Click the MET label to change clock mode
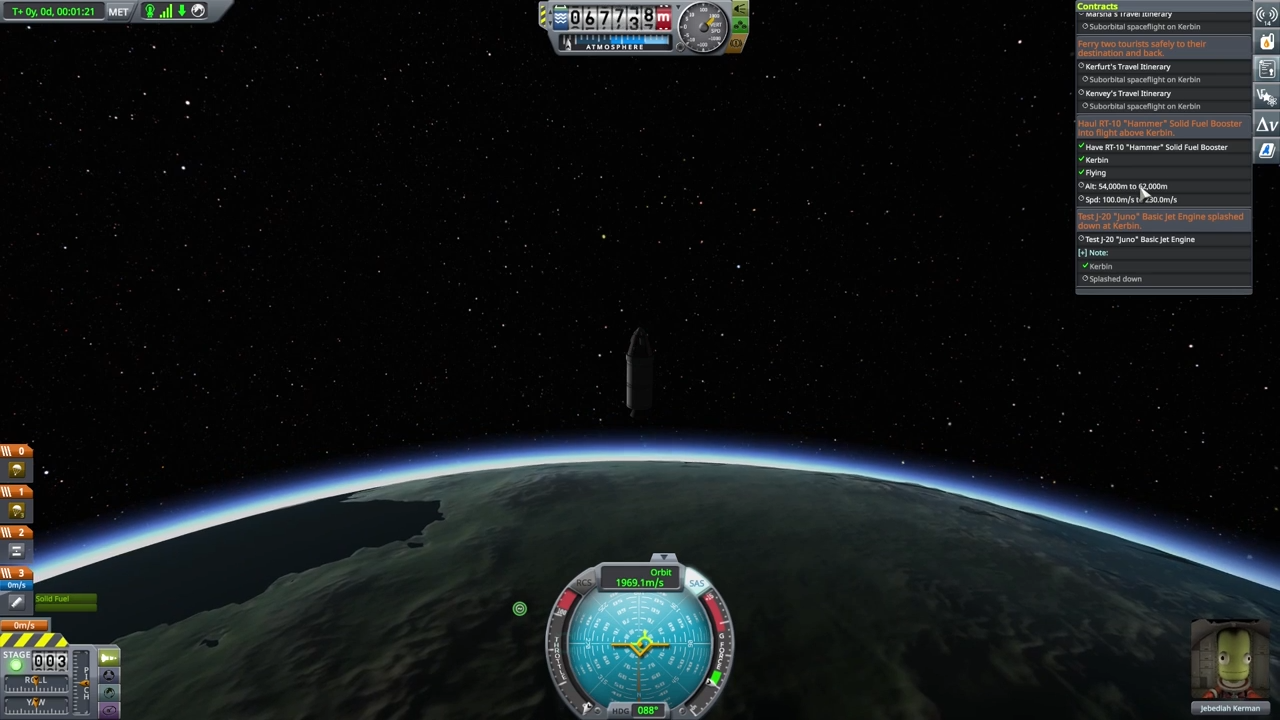 click(117, 11)
